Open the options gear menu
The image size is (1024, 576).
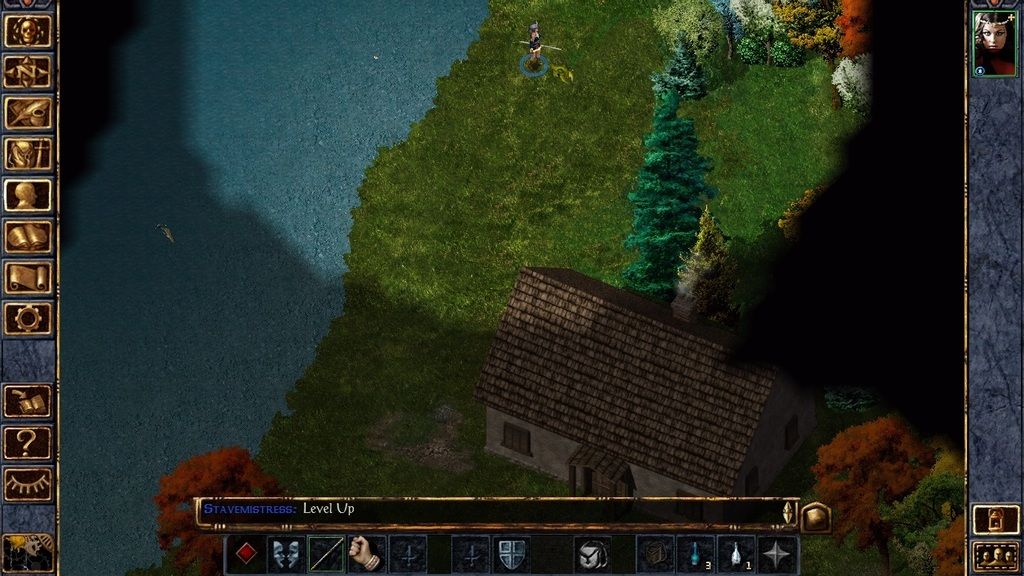28,318
